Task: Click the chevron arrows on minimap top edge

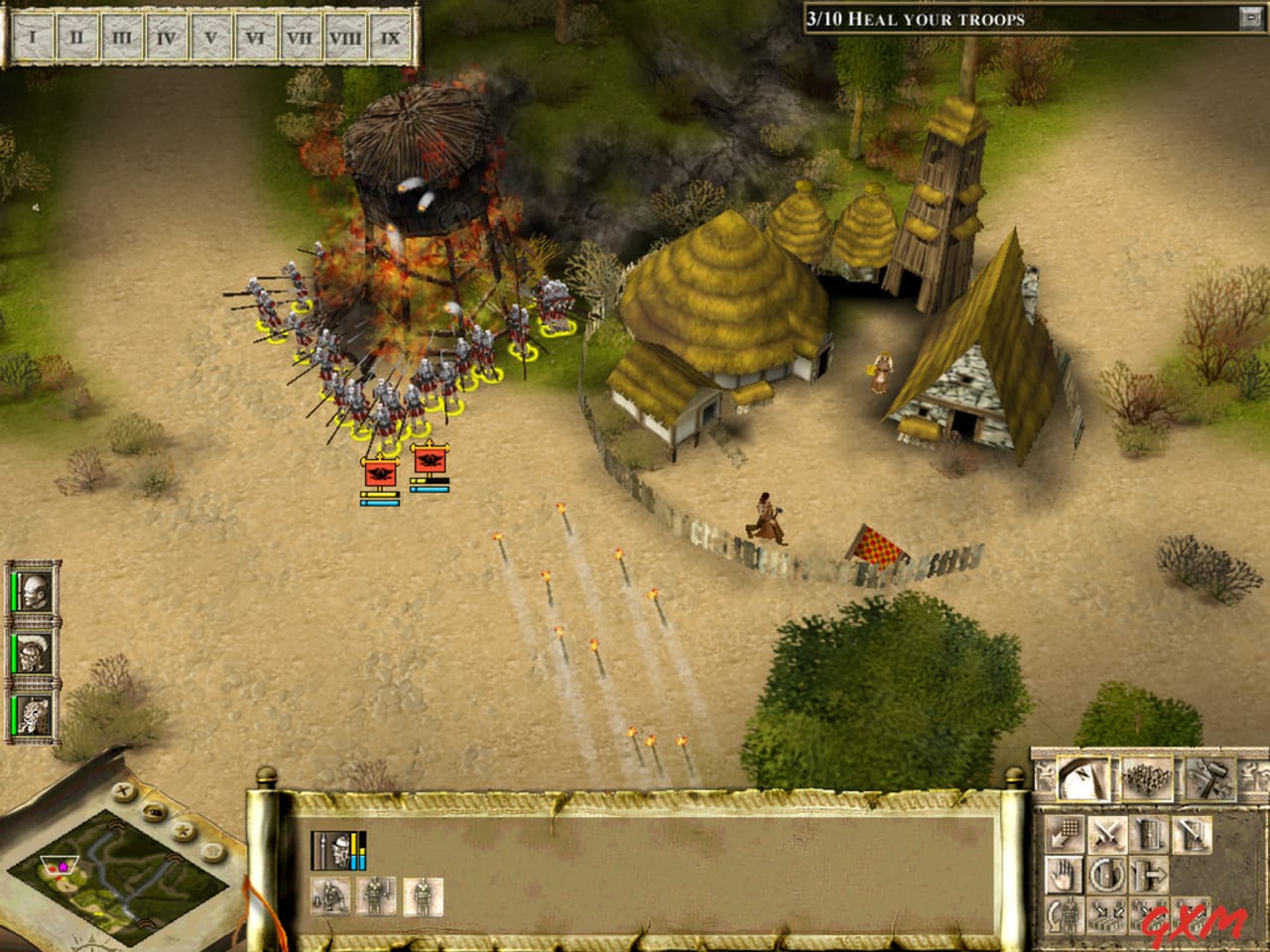Action: tap(116, 823)
